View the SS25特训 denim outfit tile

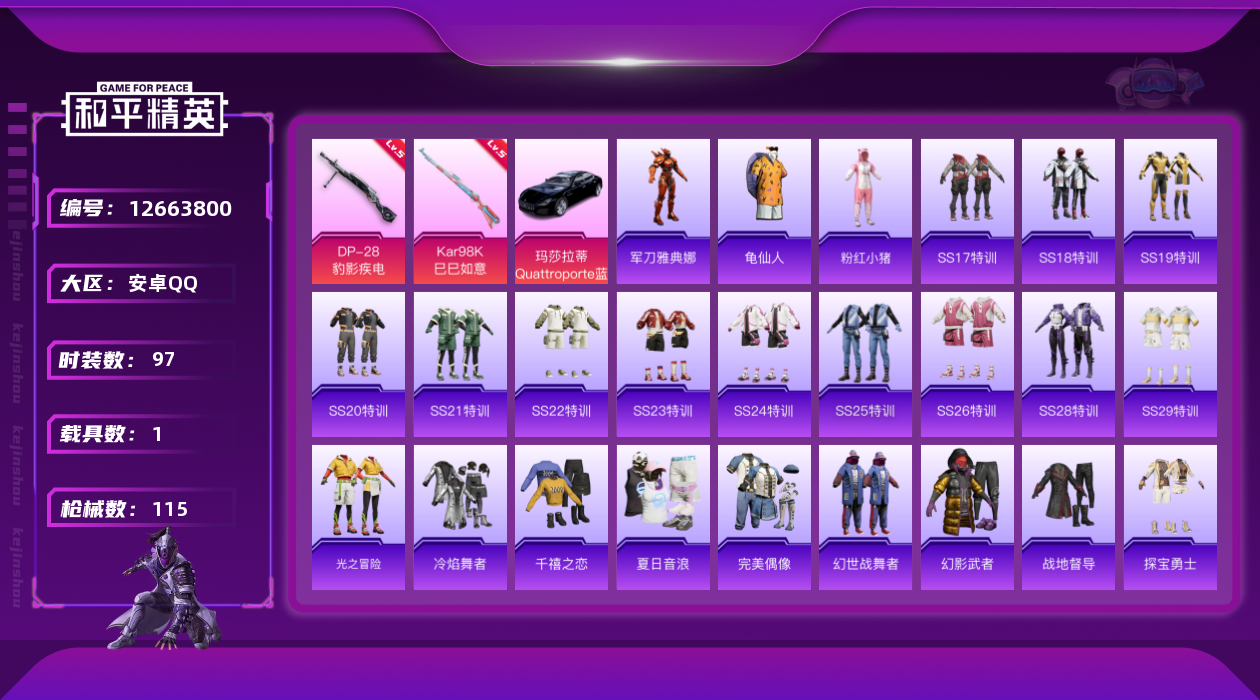(865, 364)
